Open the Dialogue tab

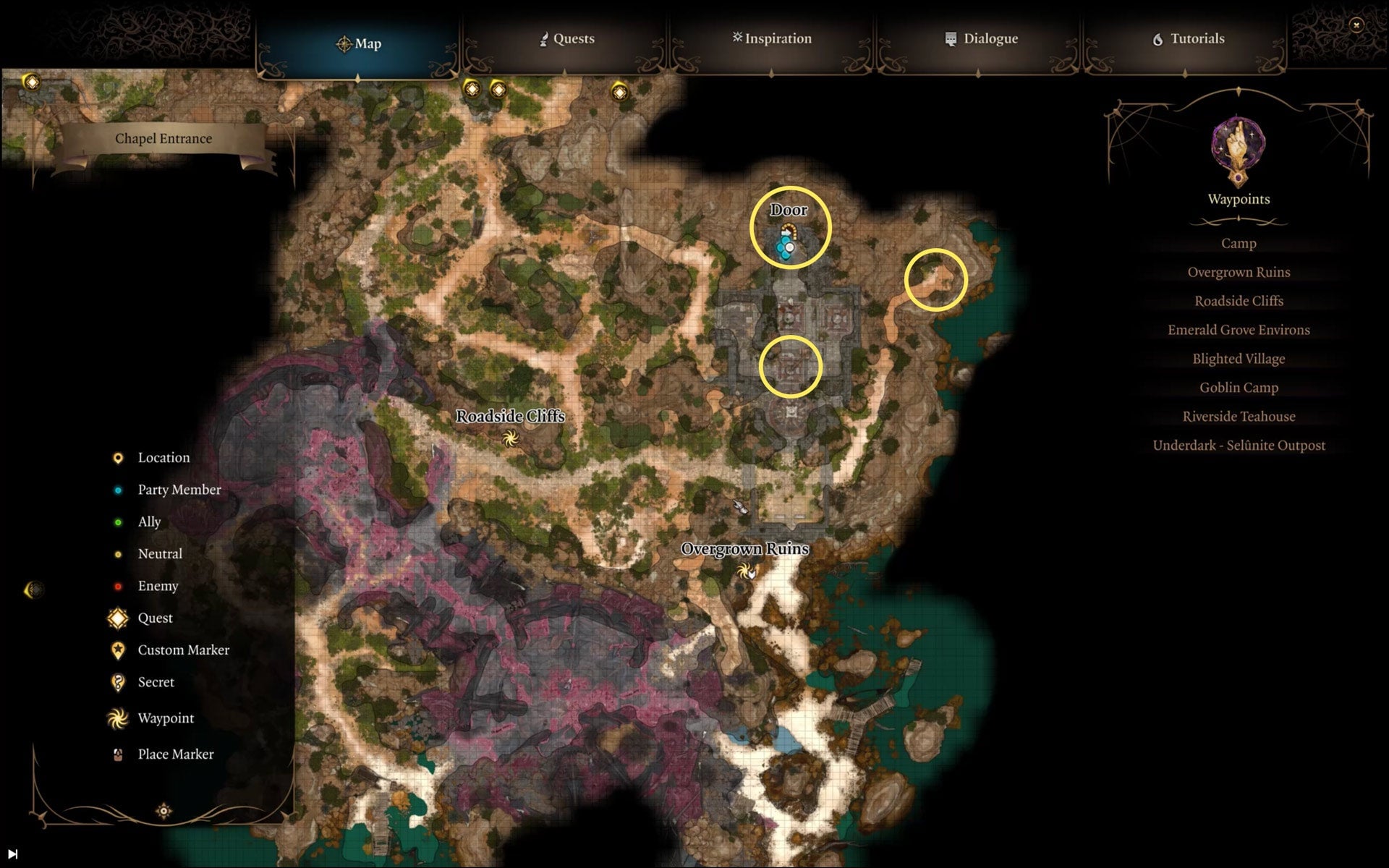tap(981, 39)
